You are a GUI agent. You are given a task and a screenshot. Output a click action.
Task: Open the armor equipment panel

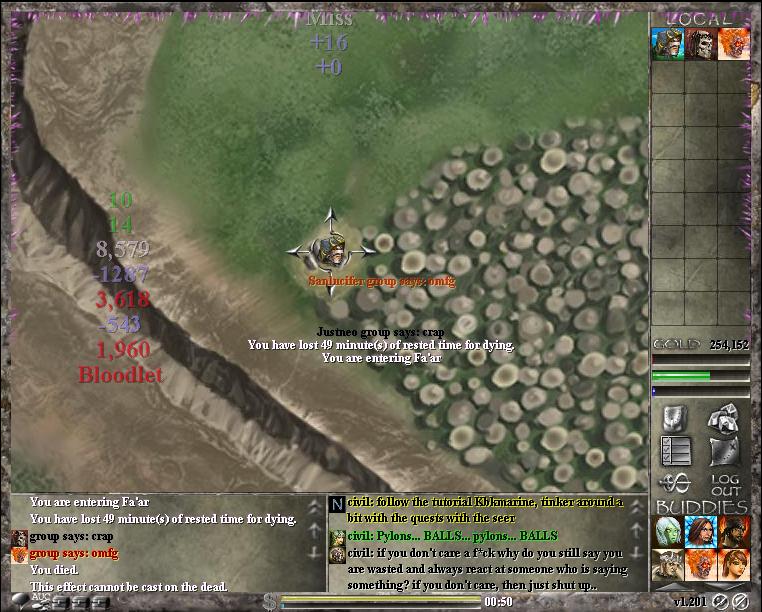[673, 418]
